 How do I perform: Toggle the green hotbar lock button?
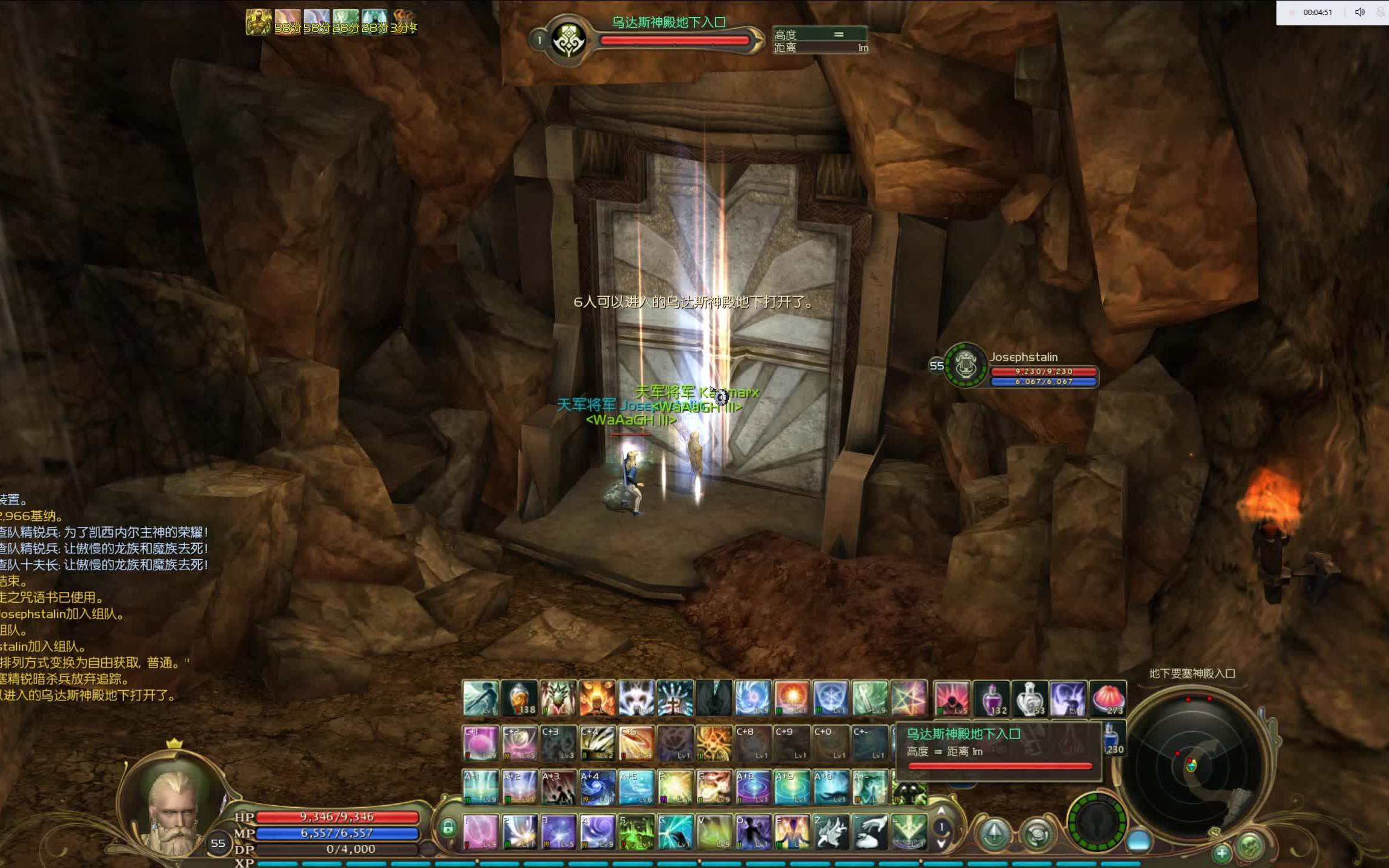pyautogui.click(x=447, y=827)
